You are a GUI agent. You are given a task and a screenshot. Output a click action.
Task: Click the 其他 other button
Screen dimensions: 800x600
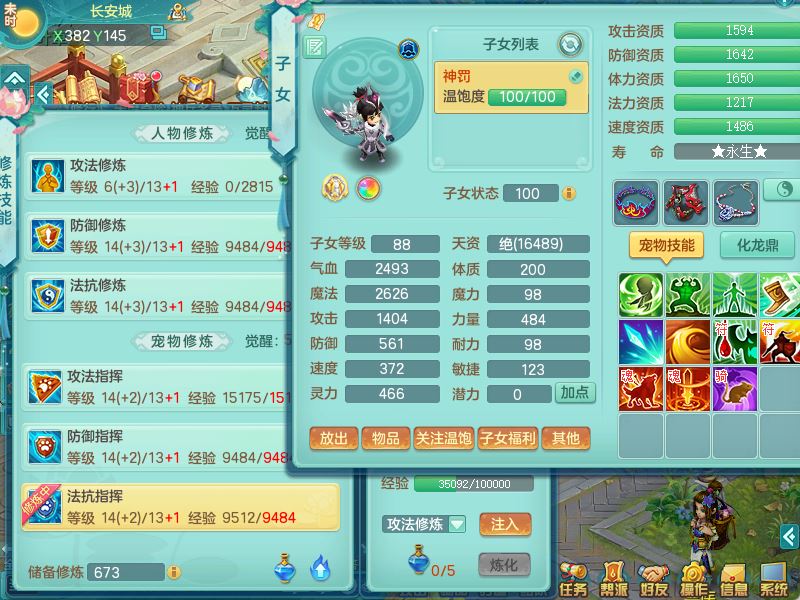point(565,438)
